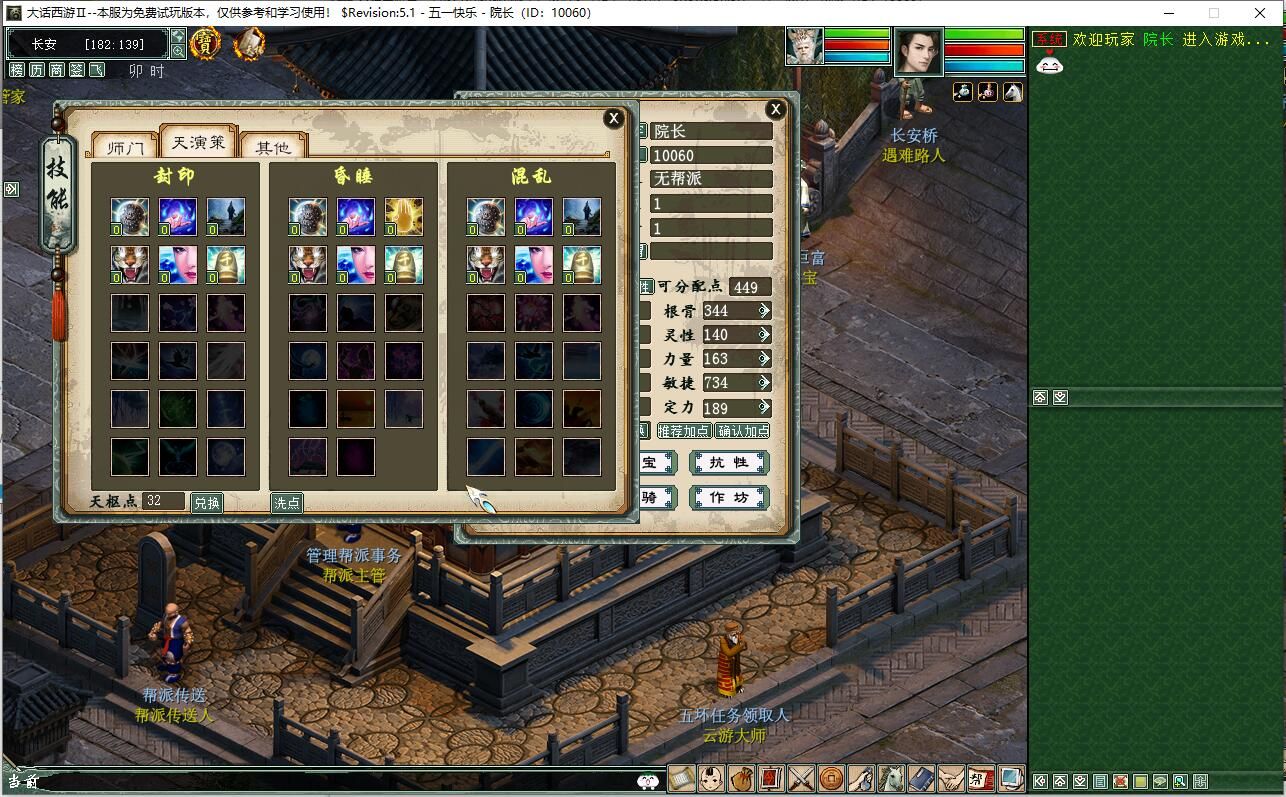This screenshot has width=1286, height=797.
Task: Close the character attributes window
Action: coord(775,110)
